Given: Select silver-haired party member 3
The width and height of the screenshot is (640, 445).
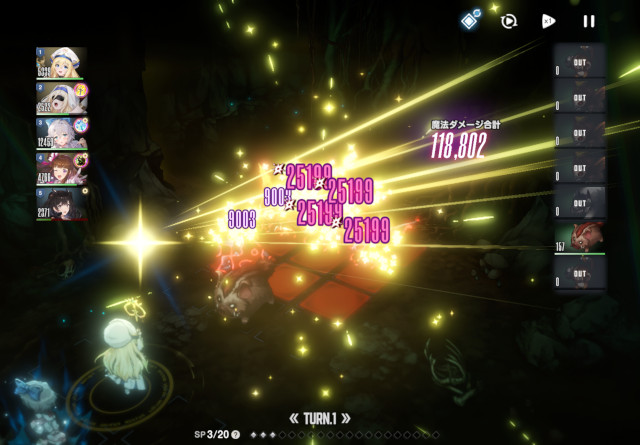Looking at the screenshot, I should coord(61,133).
